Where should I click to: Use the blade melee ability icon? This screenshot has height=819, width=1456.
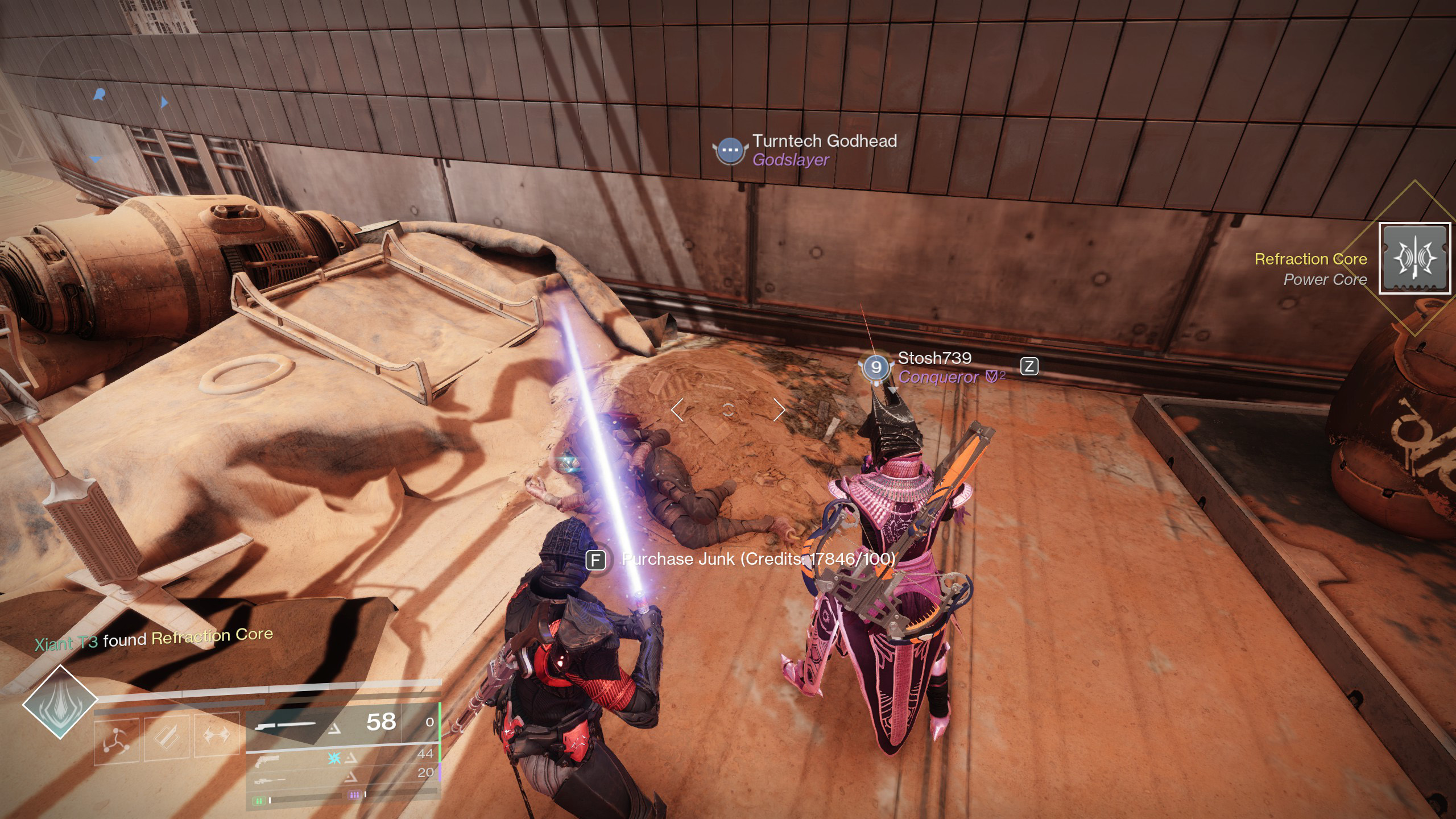coord(166,737)
